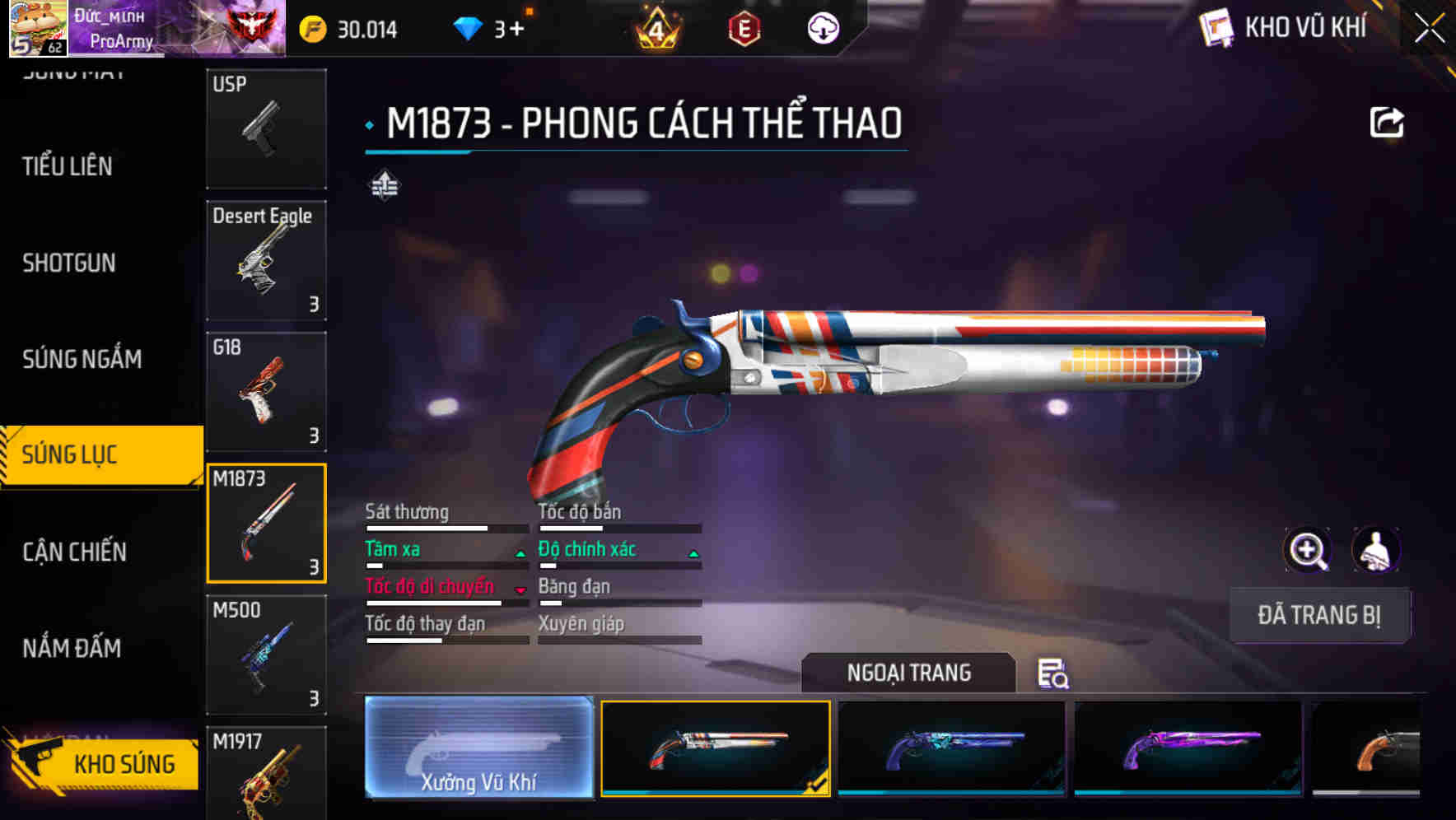Viewport: 1456px width, 820px height.
Task: Open the Ngoại Trang appearance tab
Action: point(908,673)
